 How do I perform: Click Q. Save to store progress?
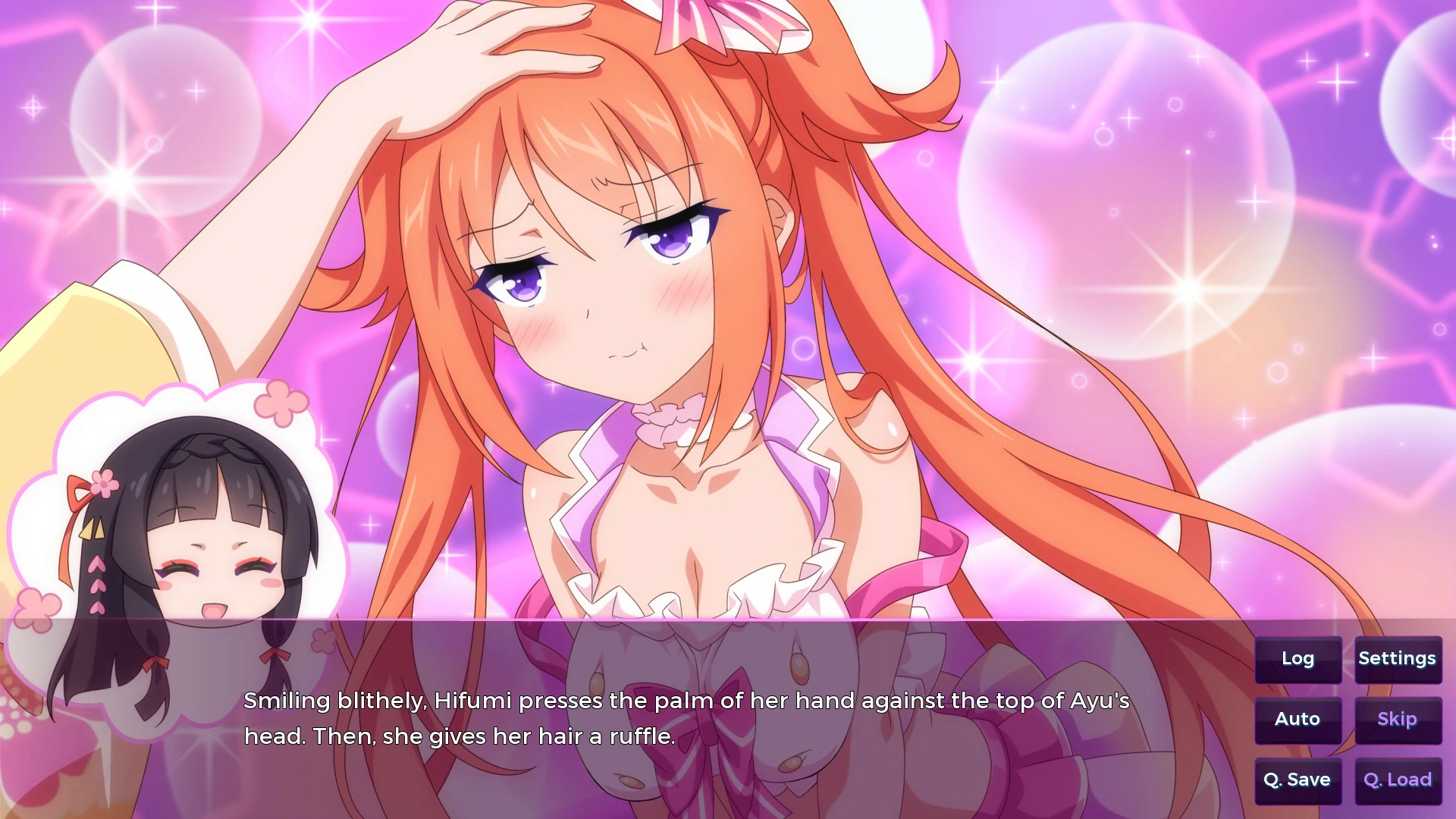coord(1298,780)
